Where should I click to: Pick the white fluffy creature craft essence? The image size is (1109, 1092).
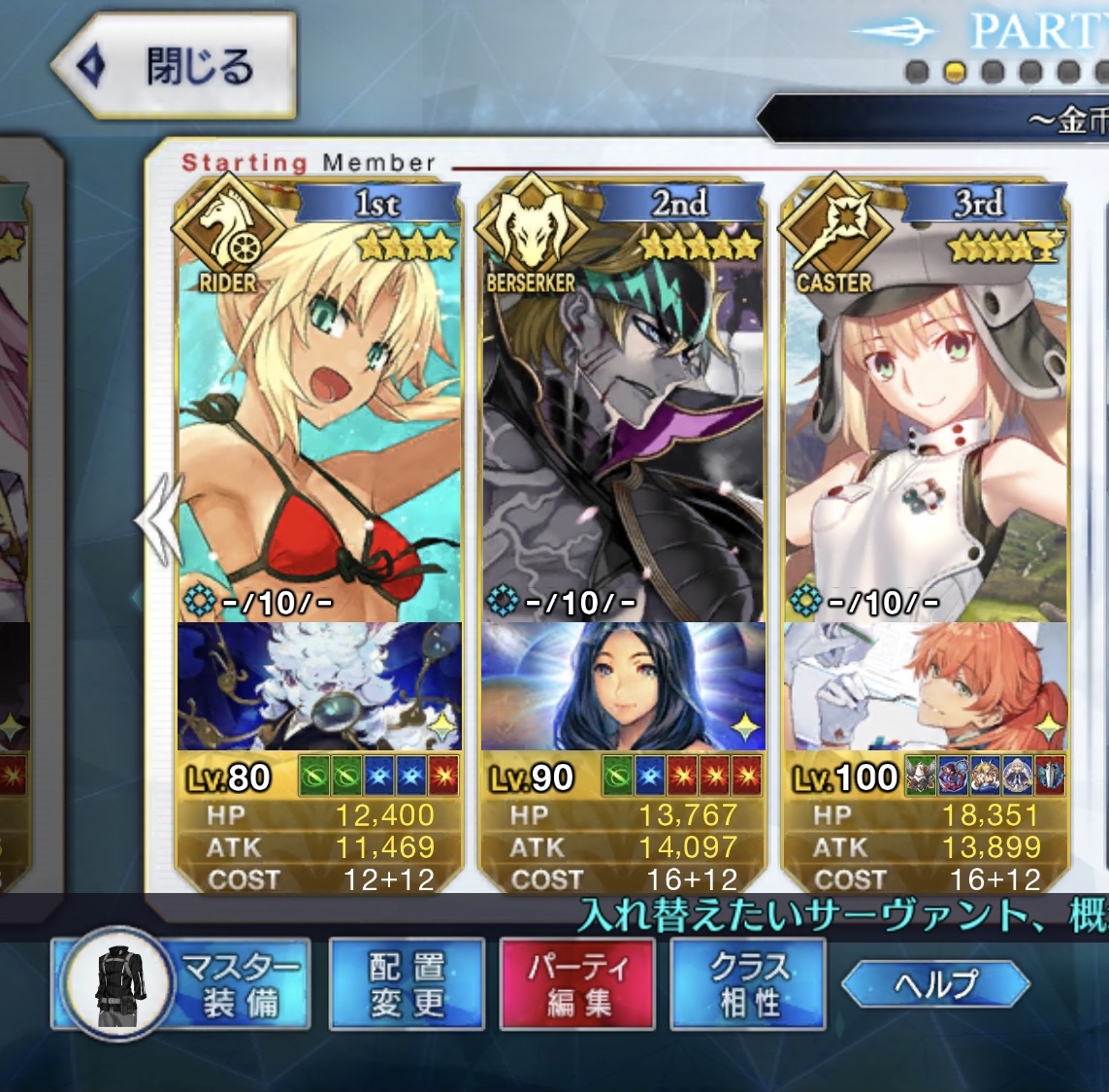point(320,686)
